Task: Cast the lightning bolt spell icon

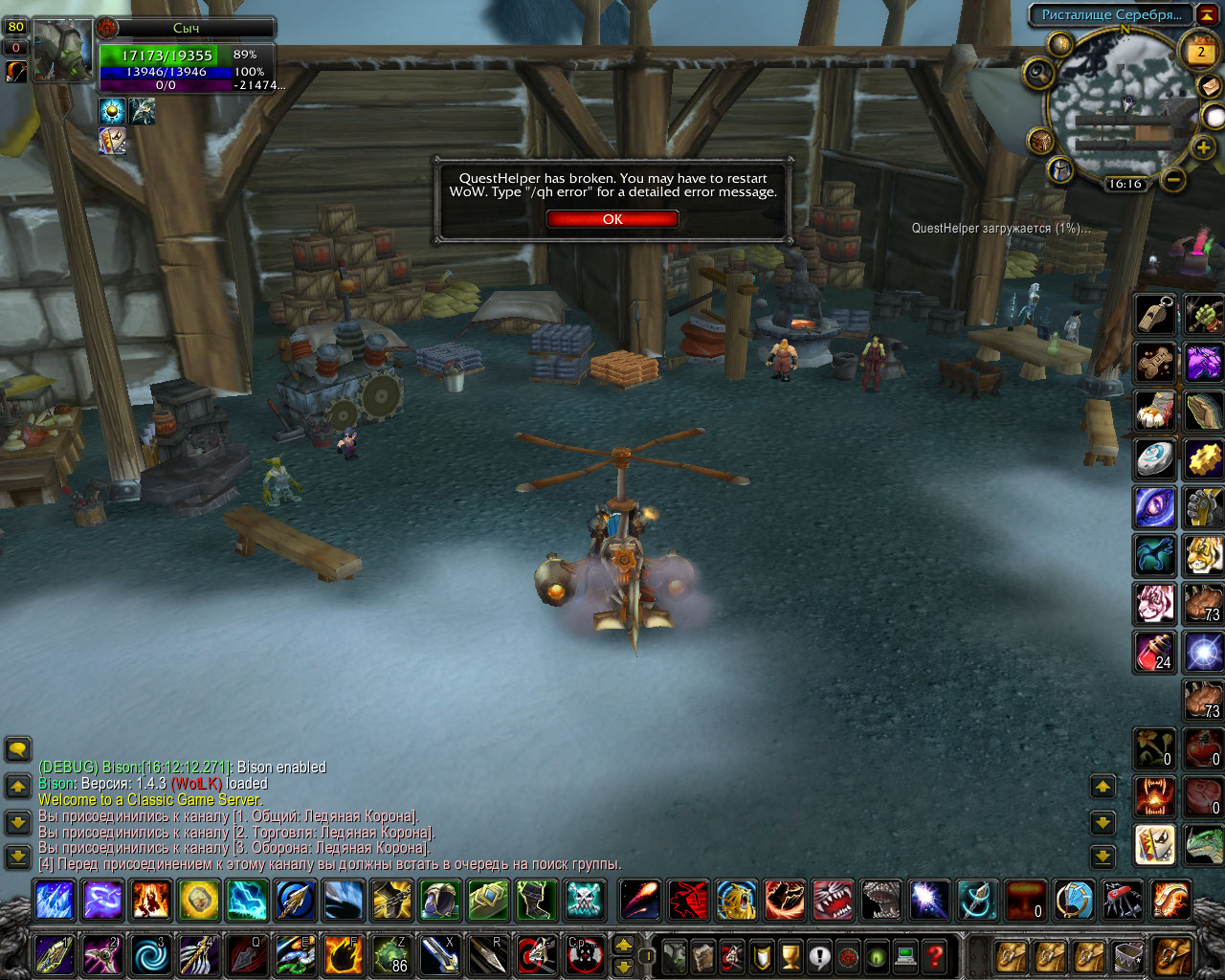Action: pos(246,901)
